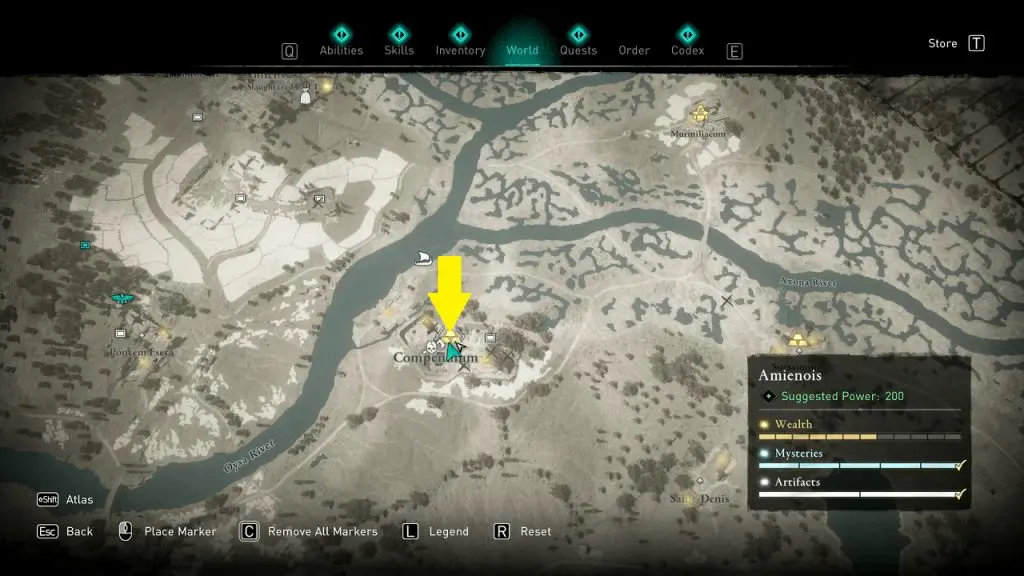Switch to the Order tab
This screenshot has width=1024, height=576.
634,50
